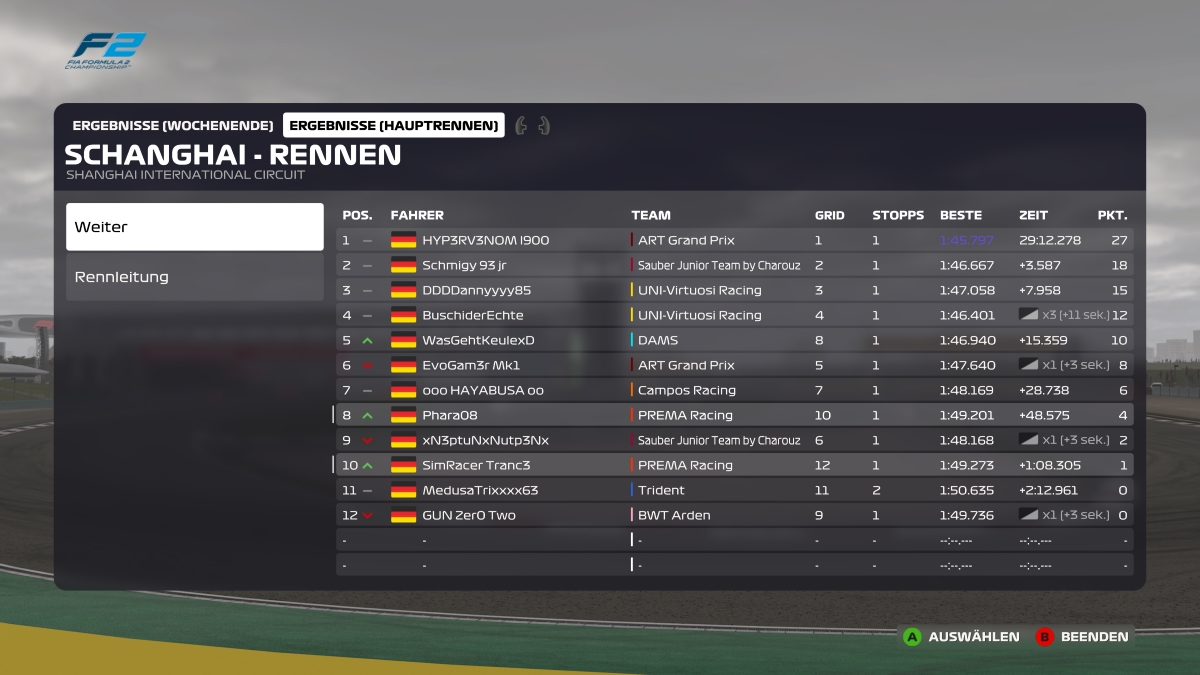The width and height of the screenshot is (1200, 675).
Task: Choose EvoGam3r Mk1 driver row
Action: tap(471, 365)
